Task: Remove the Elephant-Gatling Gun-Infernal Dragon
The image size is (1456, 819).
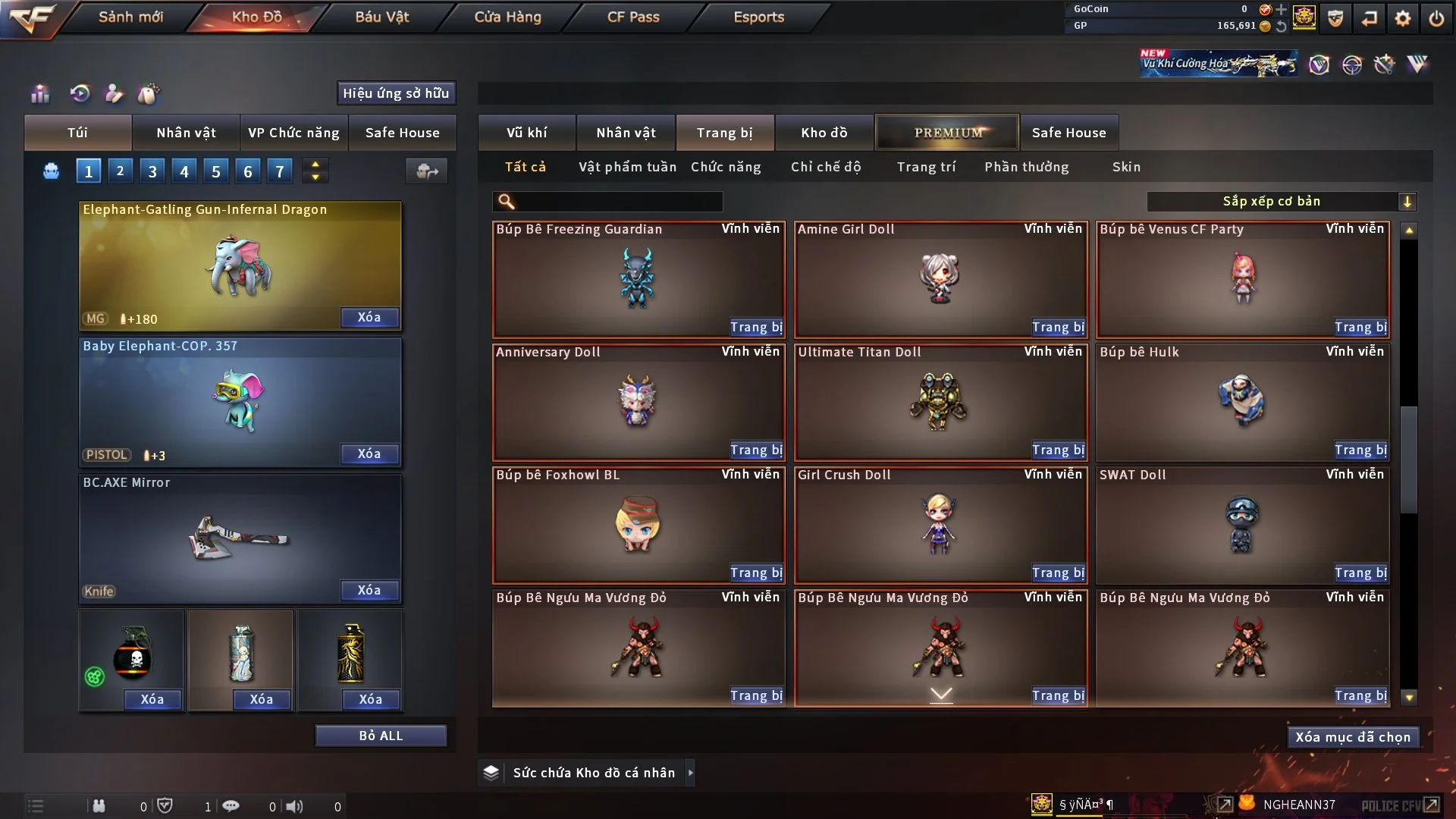Action: click(x=369, y=318)
